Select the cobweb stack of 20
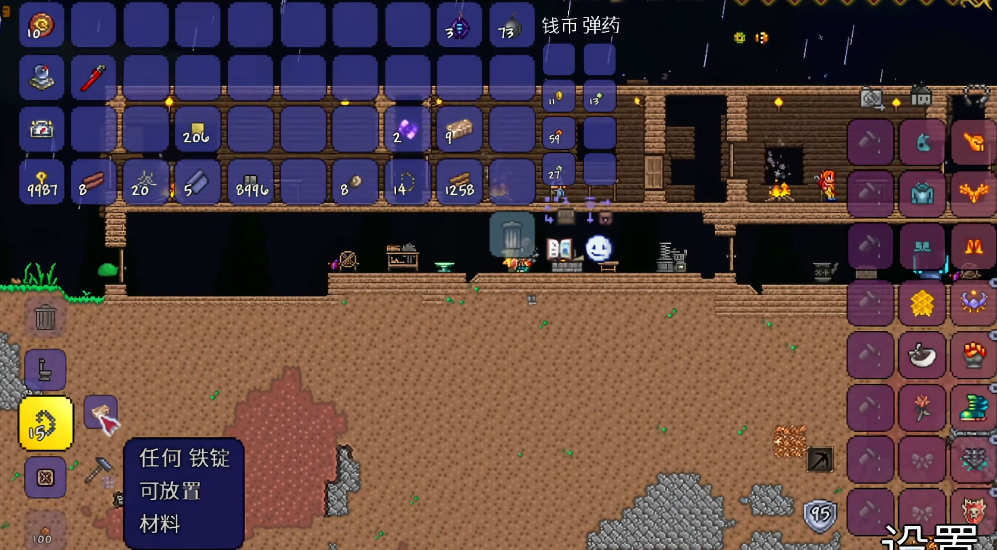Image resolution: width=997 pixels, height=550 pixels. click(x=146, y=182)
